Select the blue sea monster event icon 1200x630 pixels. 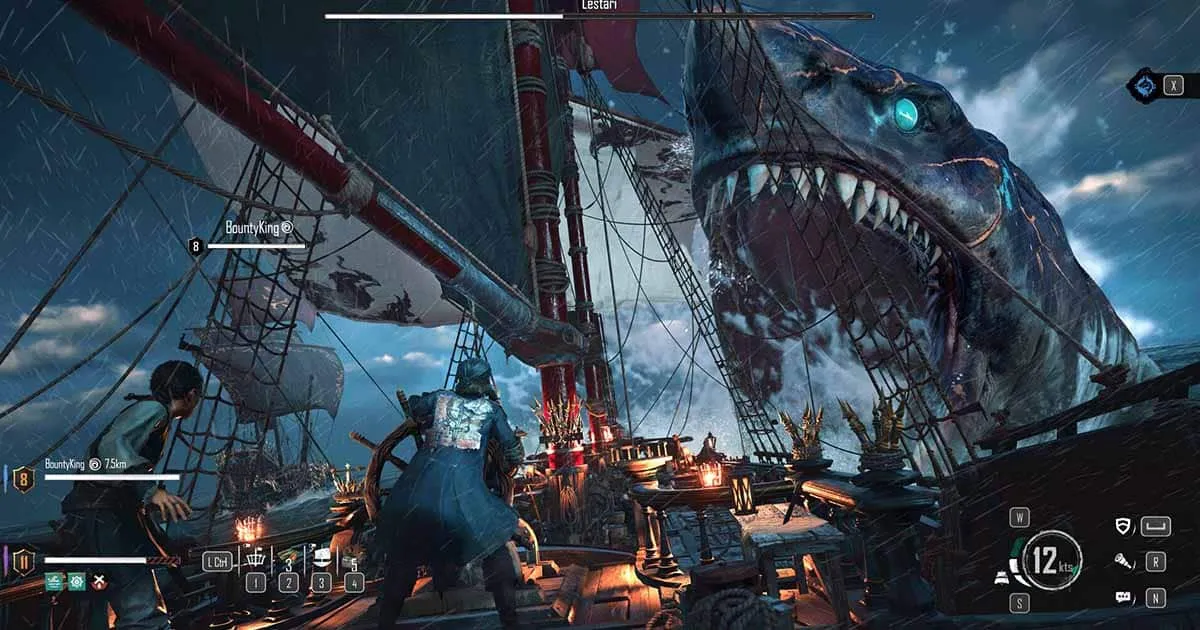(x=1144, y=85)
